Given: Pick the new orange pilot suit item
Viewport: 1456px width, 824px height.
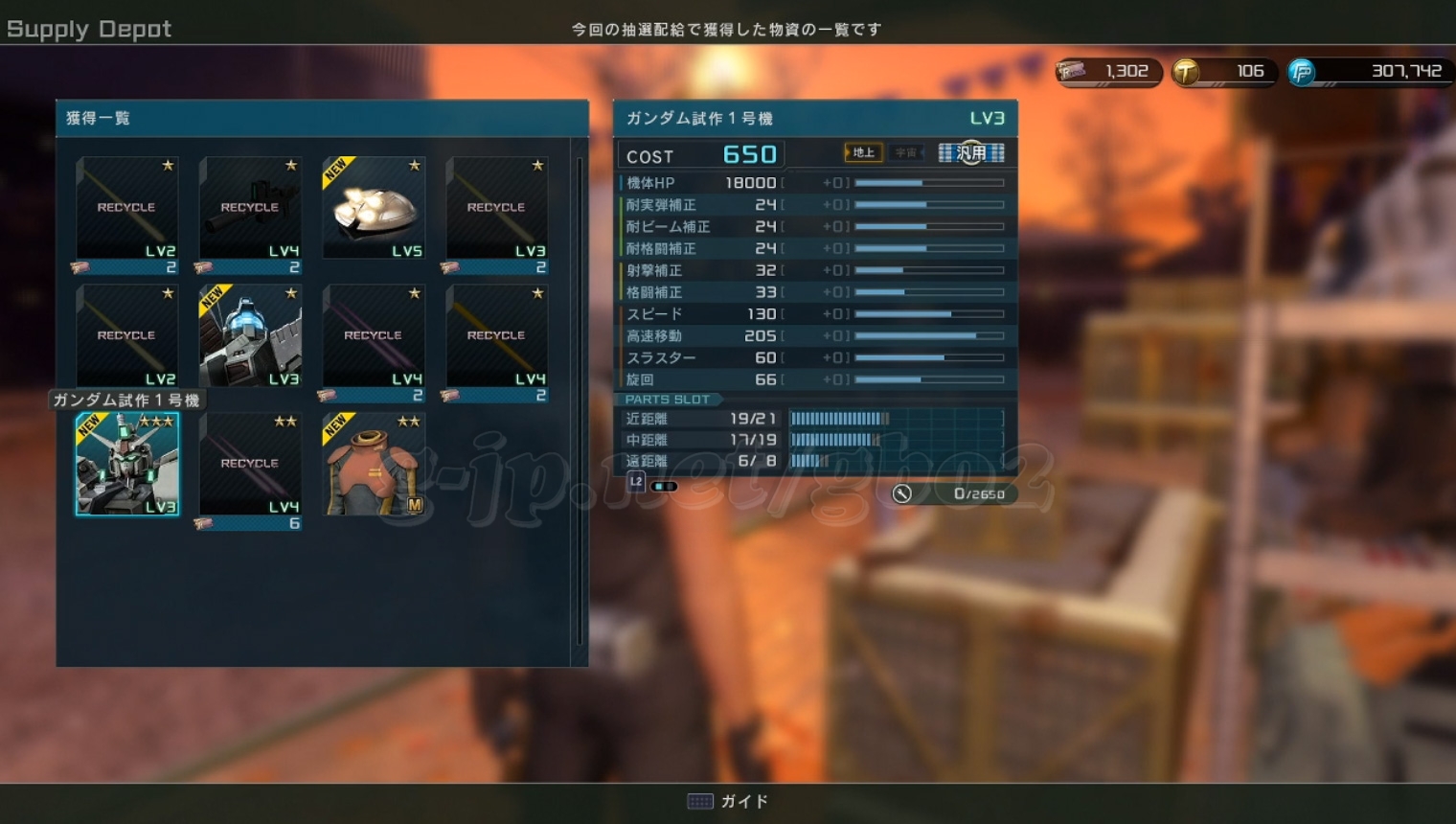Looking at the screenshot, I should pyautogui.click(x=374, y=465).
